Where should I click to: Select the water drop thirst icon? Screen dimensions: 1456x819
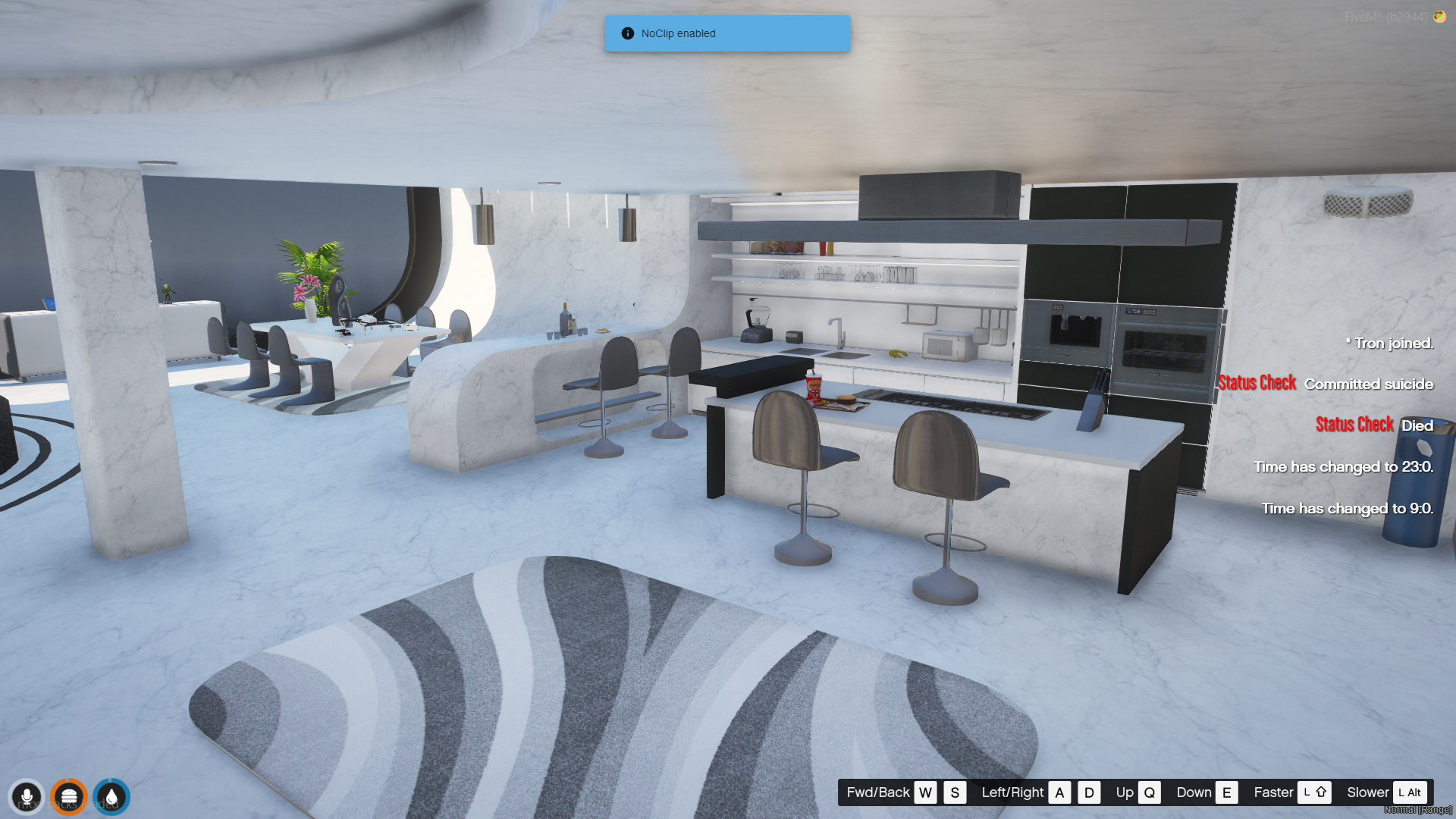[x=111, y=797]
